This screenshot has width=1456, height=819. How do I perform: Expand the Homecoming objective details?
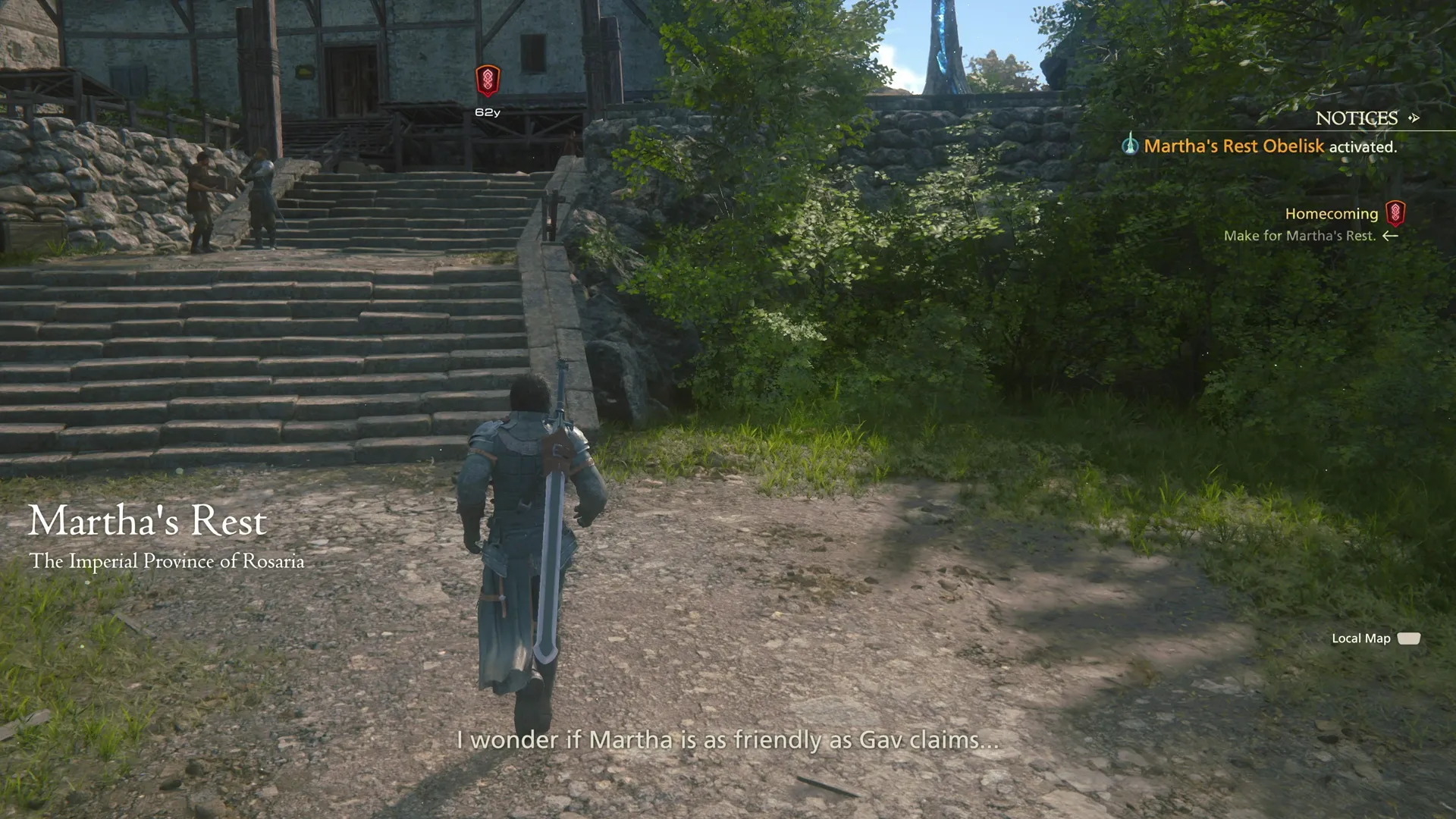[1332, 213]
